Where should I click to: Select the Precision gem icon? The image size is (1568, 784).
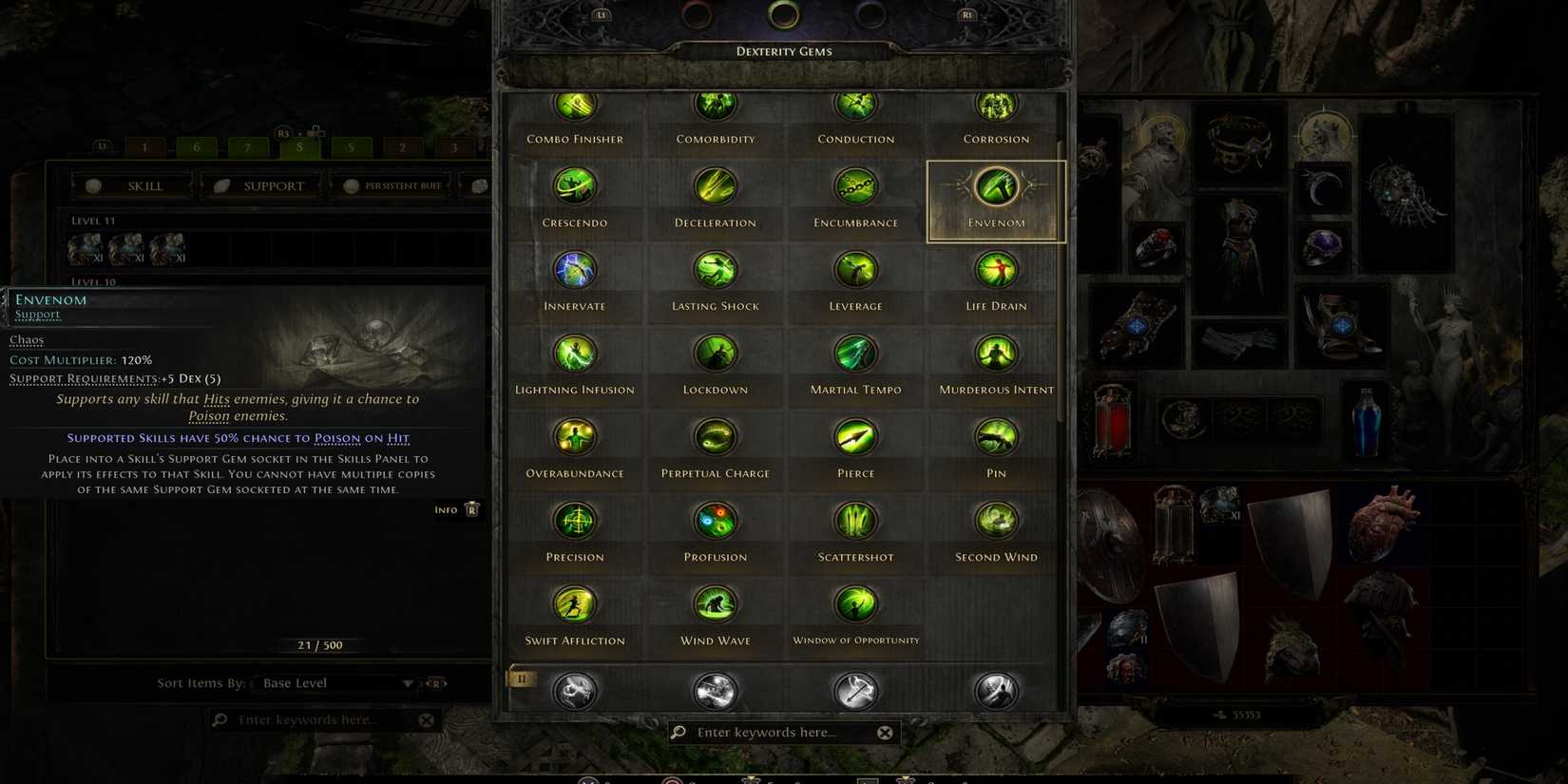pos(575,521)
